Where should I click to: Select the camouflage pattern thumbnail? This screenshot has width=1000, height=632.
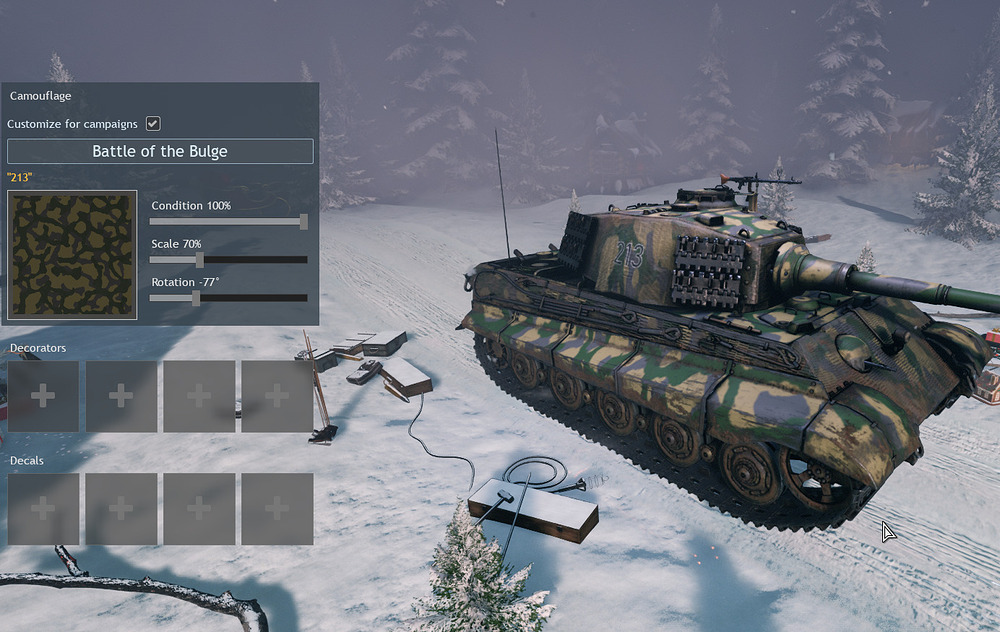(72, 255)
